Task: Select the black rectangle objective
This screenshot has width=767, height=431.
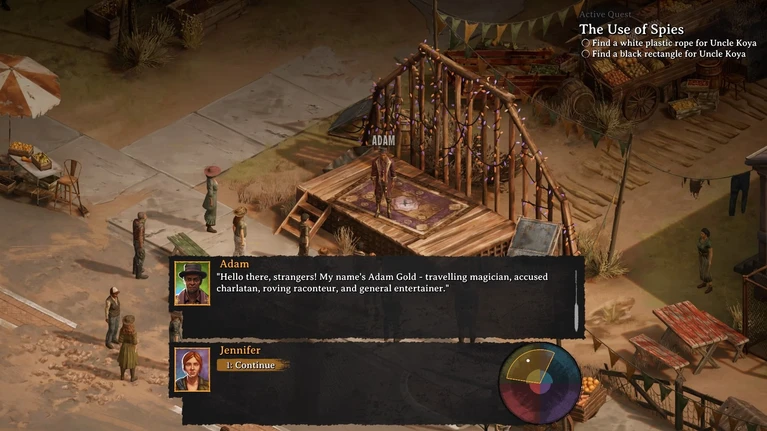Action: click(668, 54)
